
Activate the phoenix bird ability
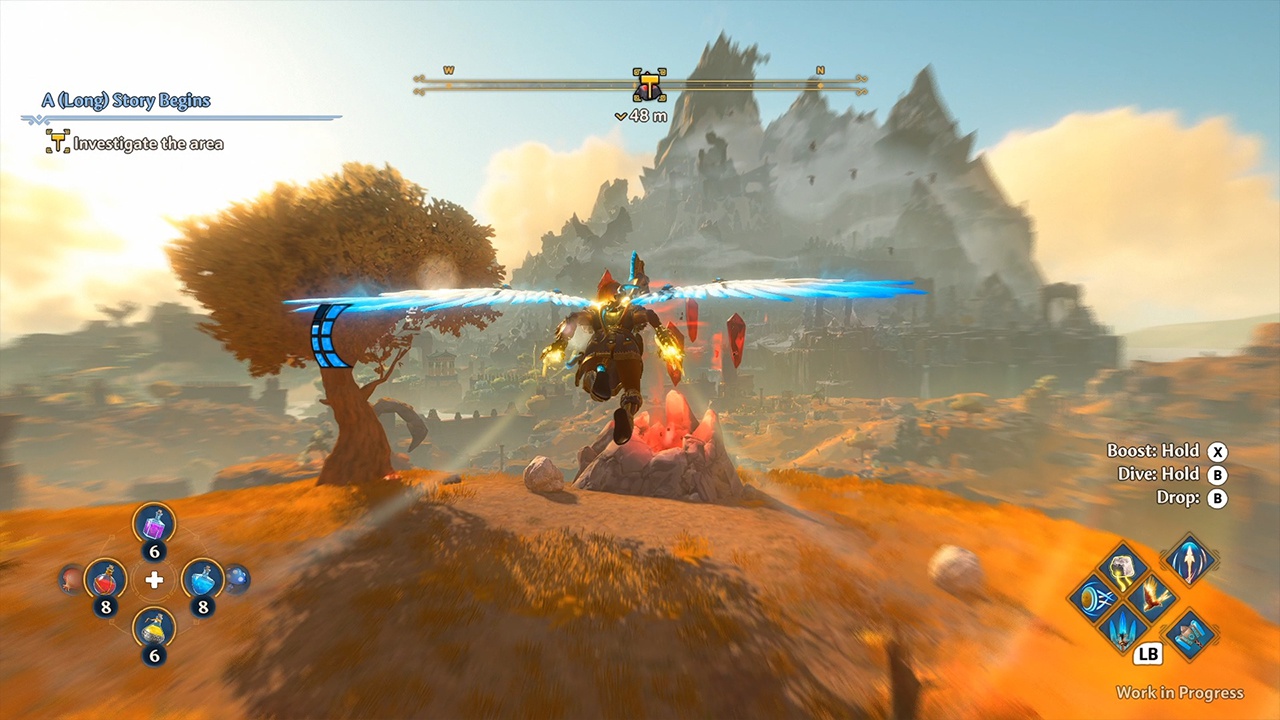[1152, 598]
